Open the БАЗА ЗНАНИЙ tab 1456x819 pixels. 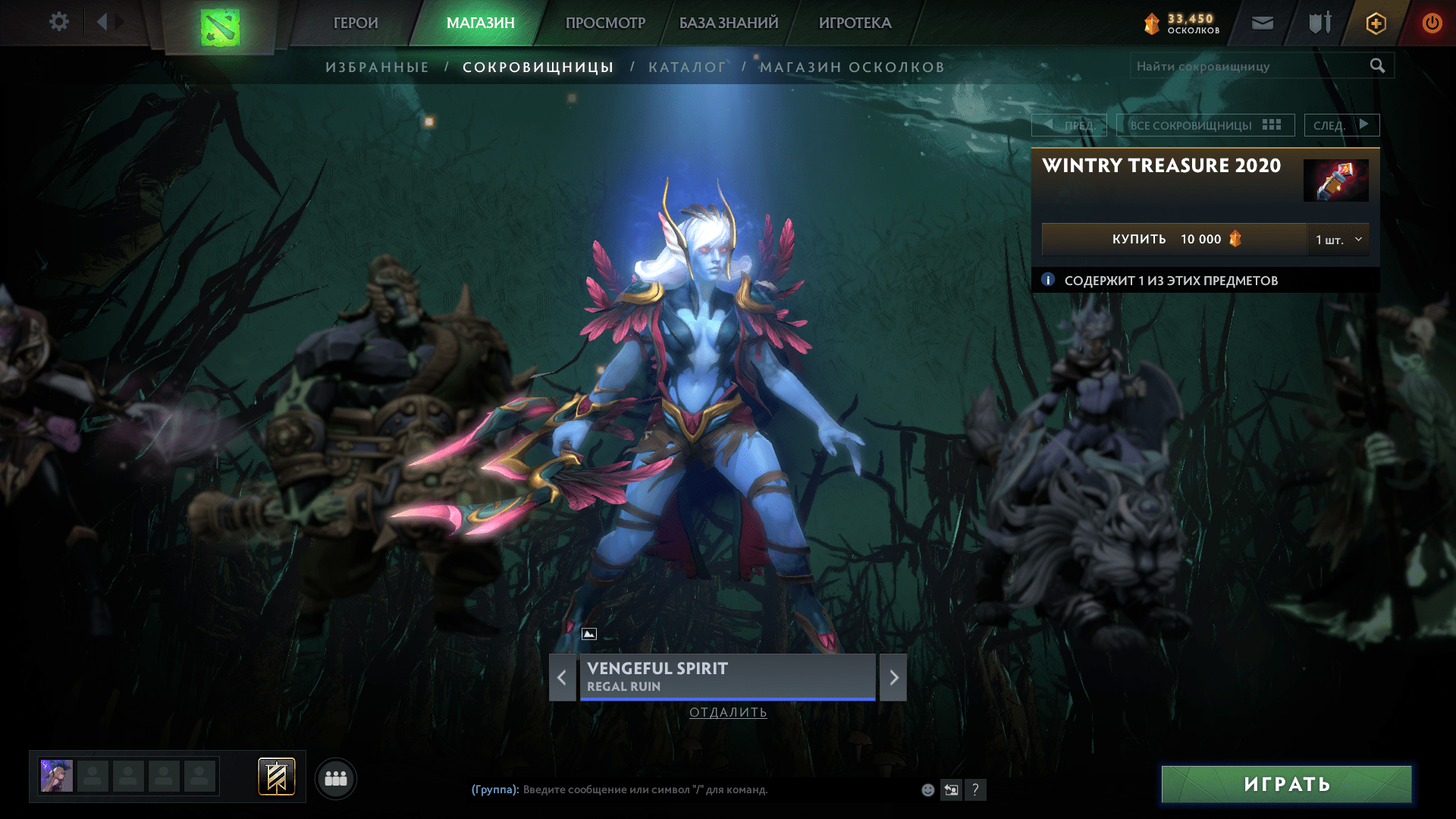click(x=729, y=23)
